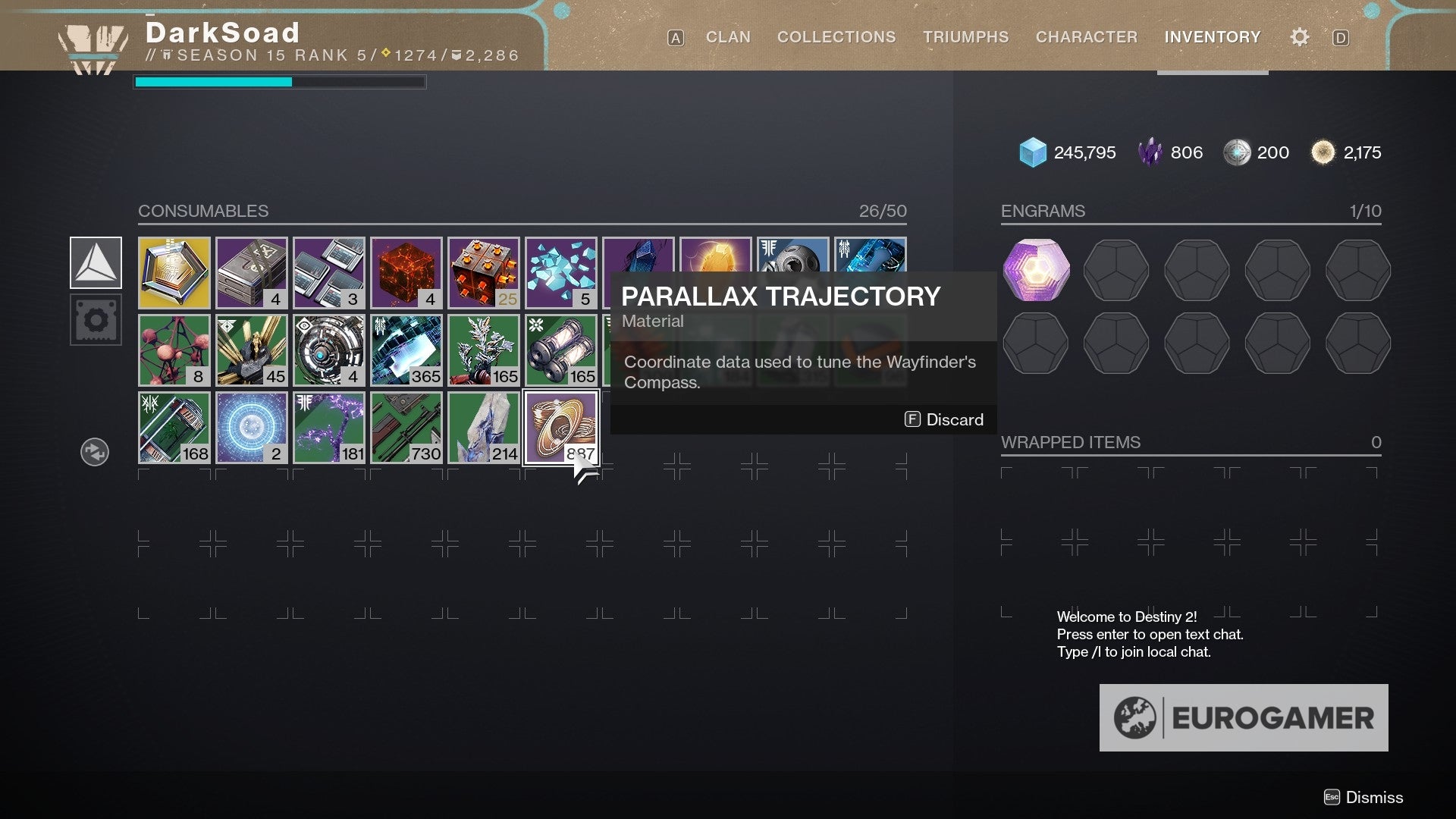
Task: Click the item transfer icon at bottom left
Action: 94,451
